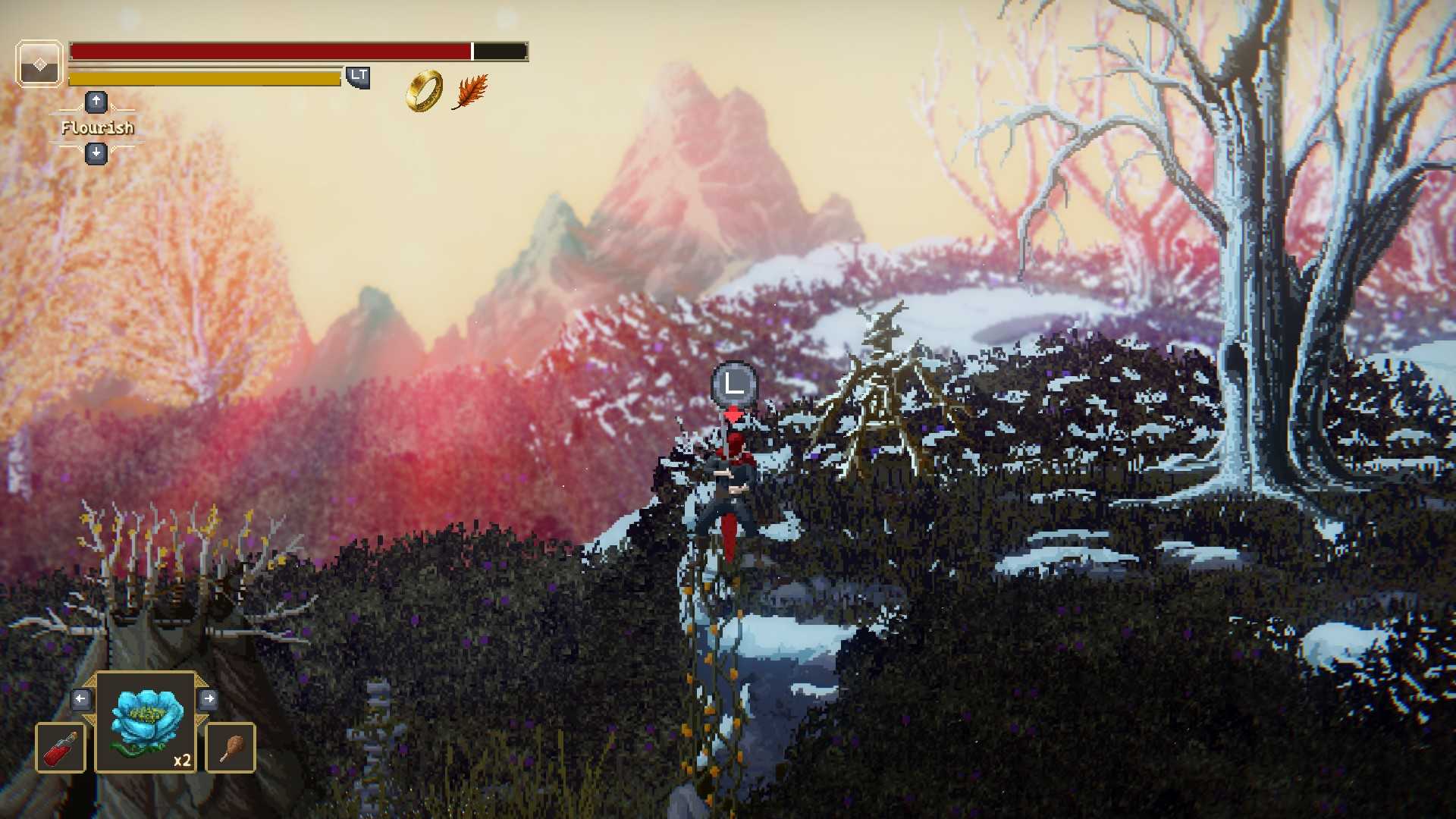Select the Flourish ability label
This screenshot has width=1456, height=819.
tap(97, 127)
